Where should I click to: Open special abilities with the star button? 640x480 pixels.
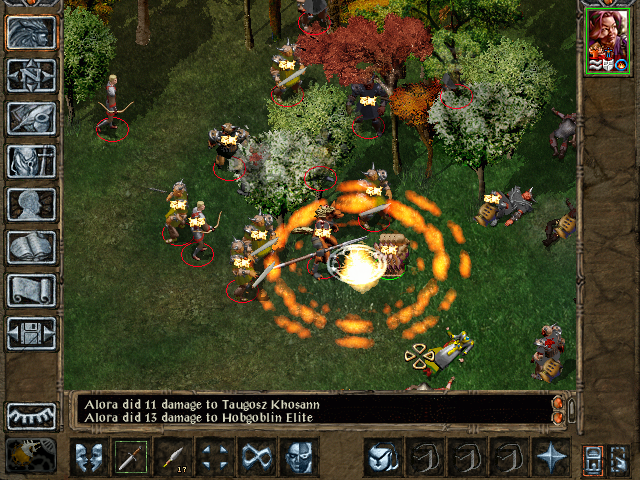(x=551, y=457)
